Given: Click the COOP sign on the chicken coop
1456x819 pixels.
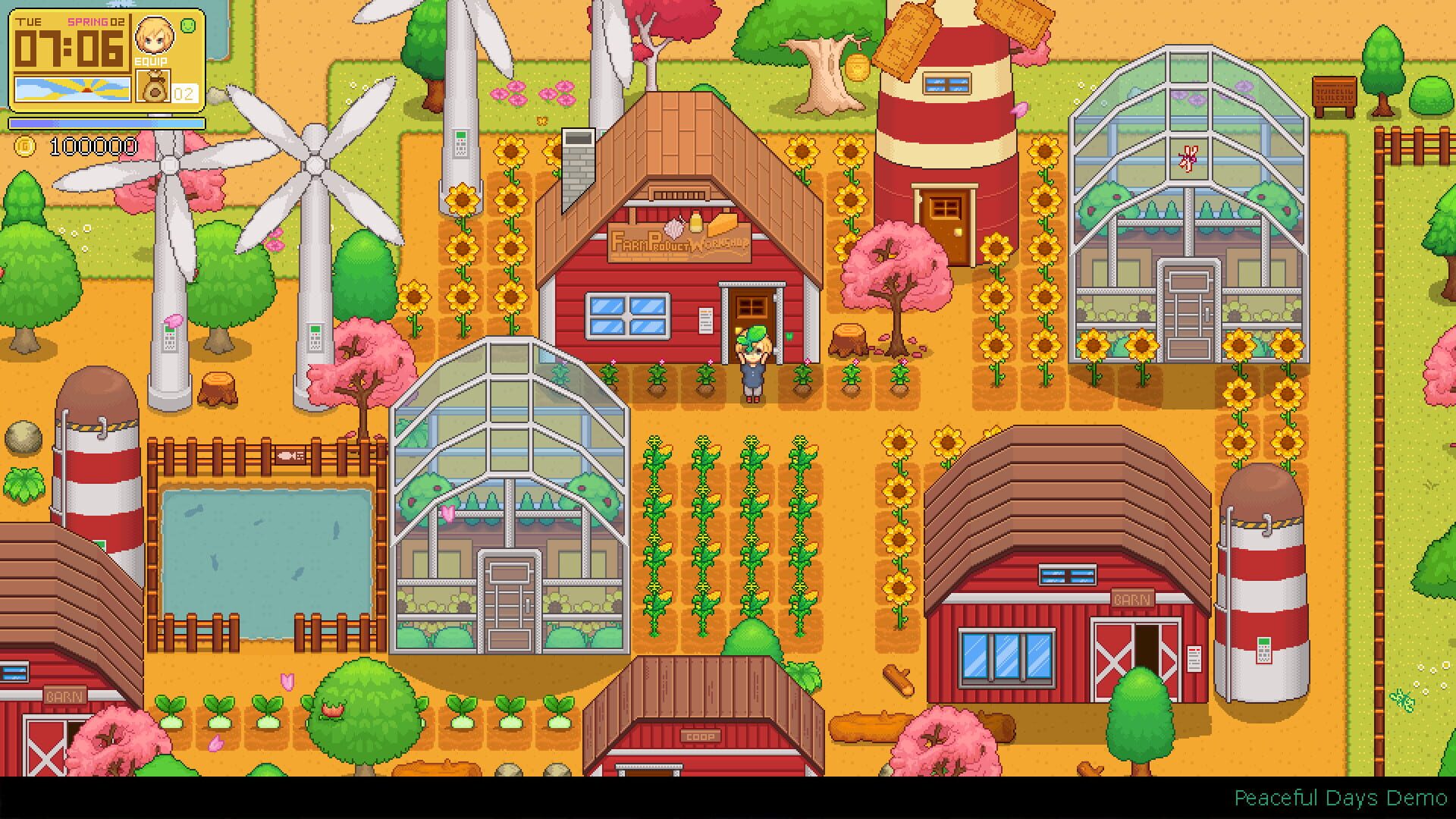Looking at the screenshot, I should pyautogui.click(x=701, y=736).
